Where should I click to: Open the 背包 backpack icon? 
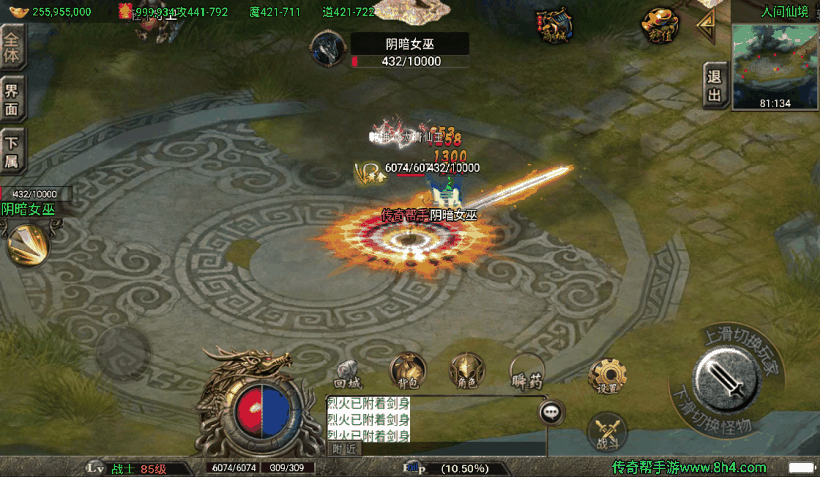408,370
